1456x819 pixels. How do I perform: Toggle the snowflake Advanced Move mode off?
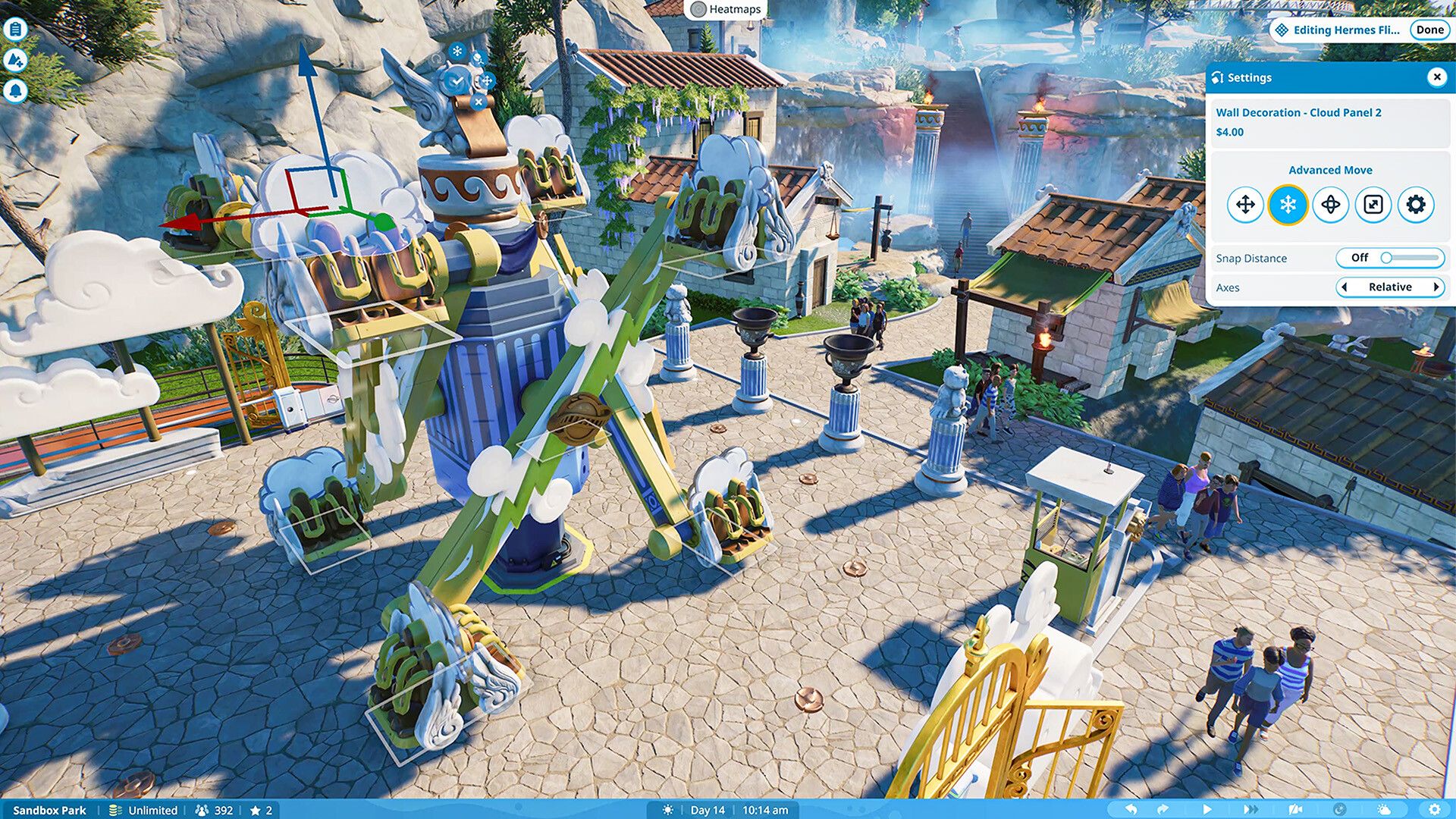click(x=1288, y=205)
